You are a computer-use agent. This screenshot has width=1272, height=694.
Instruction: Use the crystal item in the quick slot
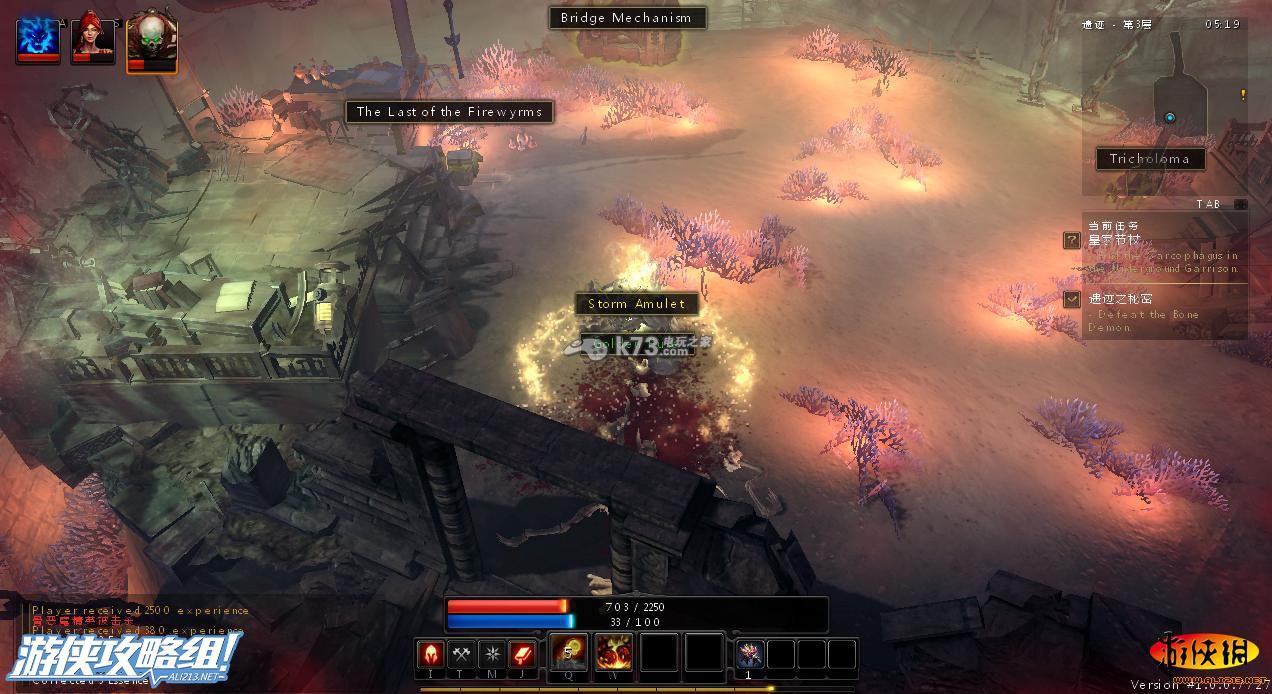(750, 654)
